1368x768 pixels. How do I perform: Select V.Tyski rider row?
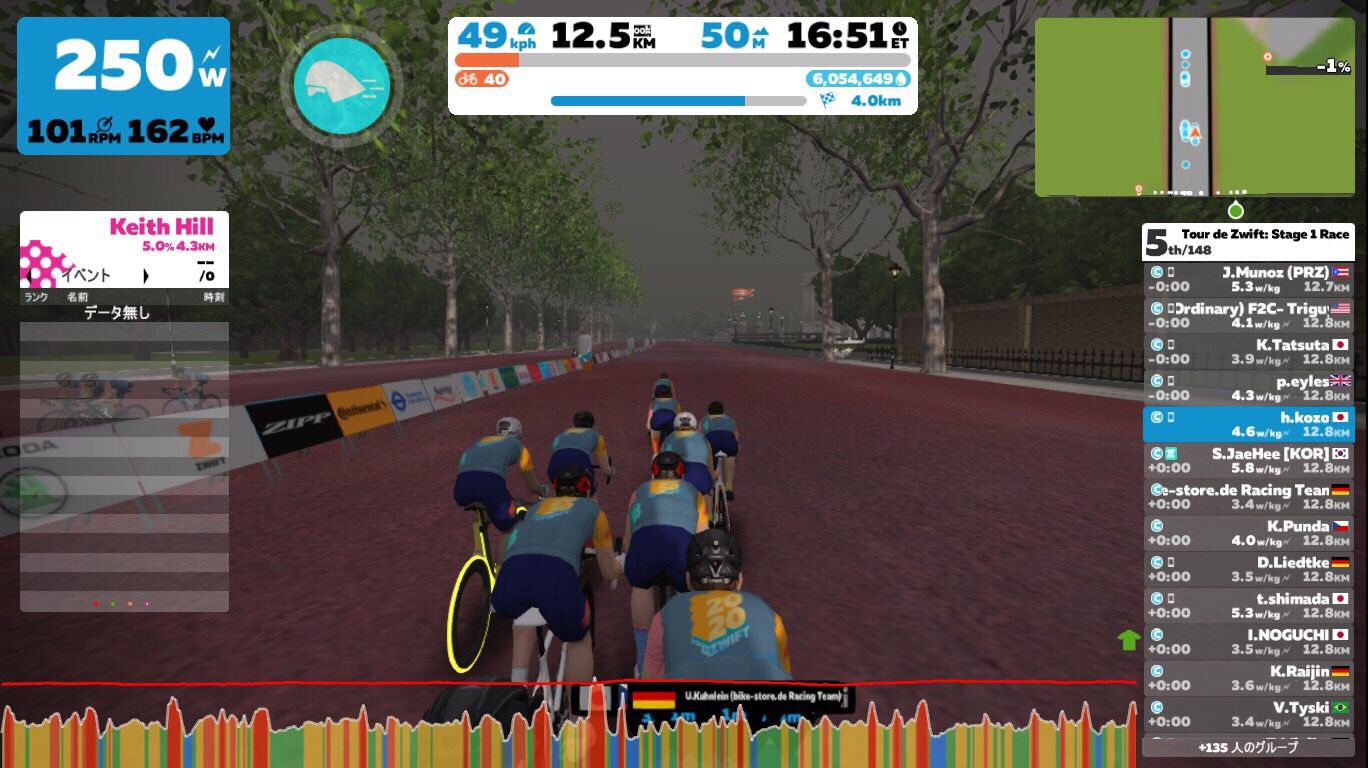point(1248,714)
